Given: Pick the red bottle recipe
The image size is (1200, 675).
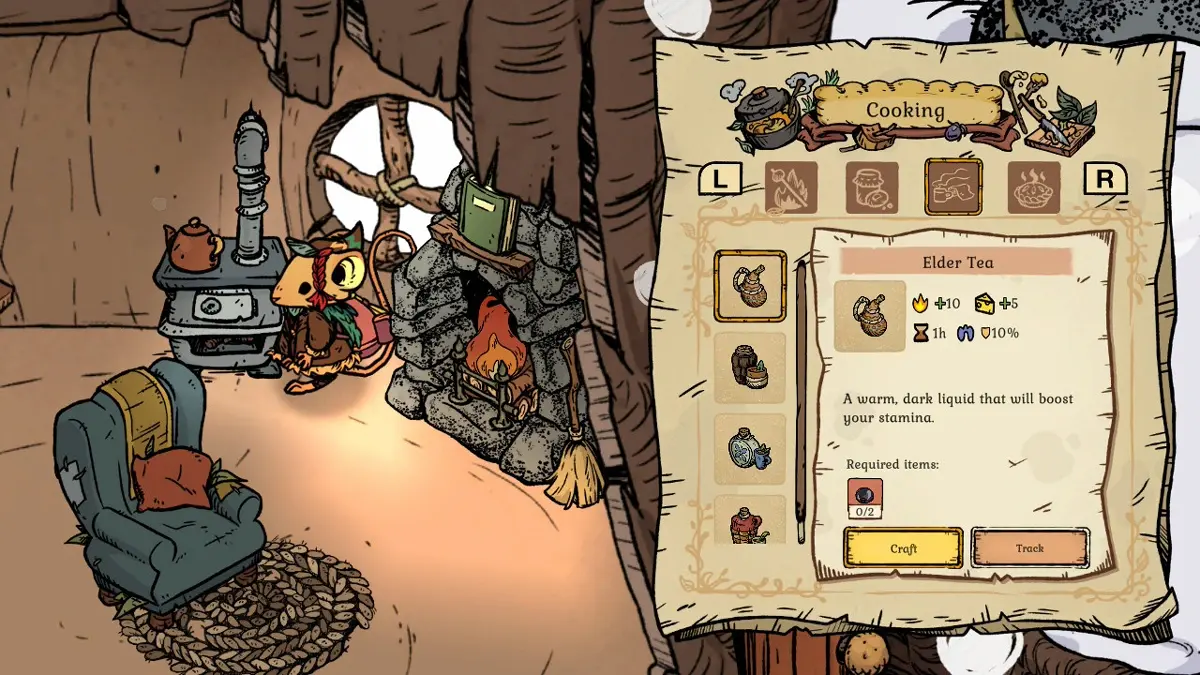Looking at the screenshot, I should click(750, 521).
